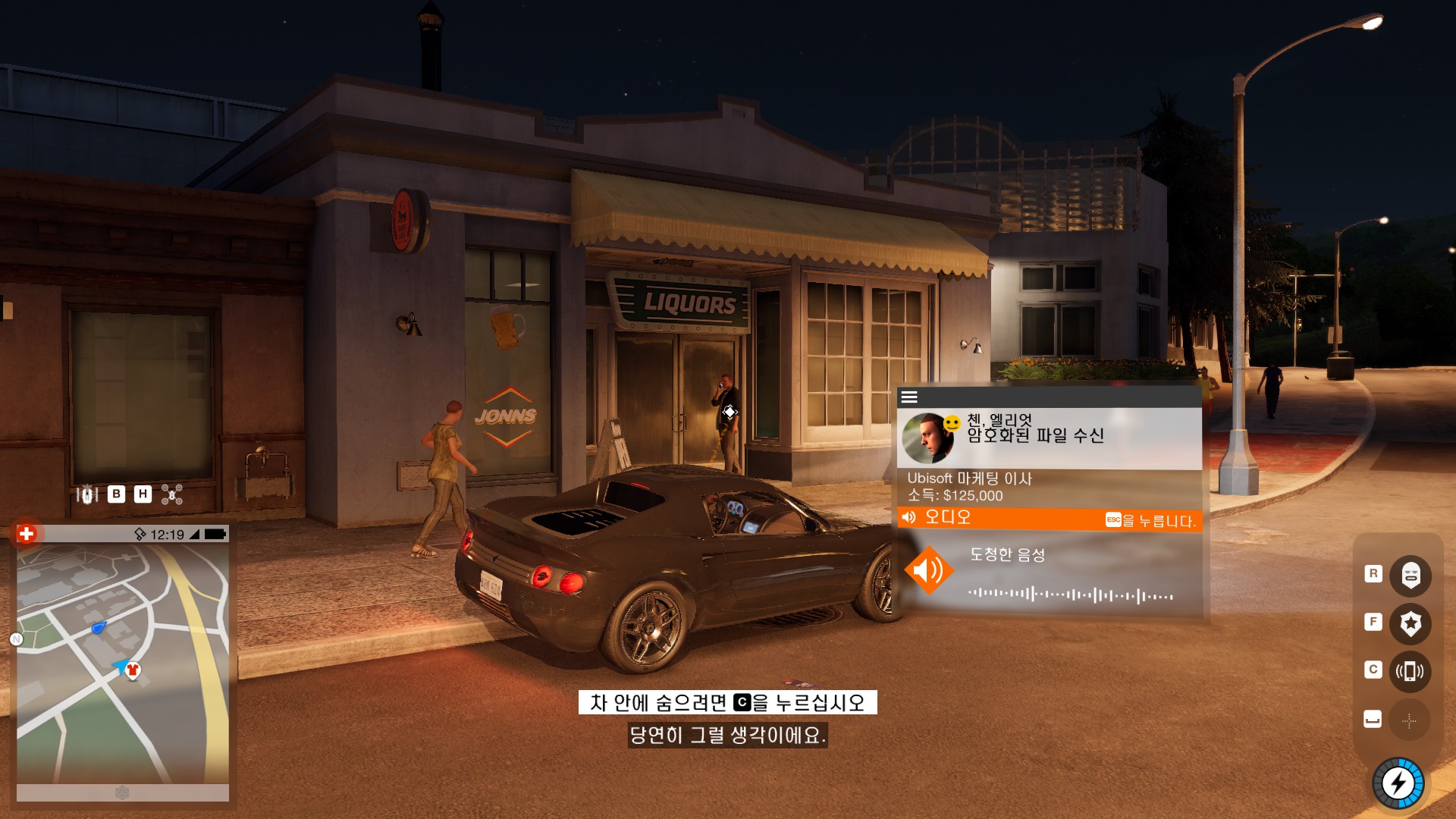1456x819 pixels.
Task: Play the intercepted voice speaker icon
Action: (x=927, y=570)
